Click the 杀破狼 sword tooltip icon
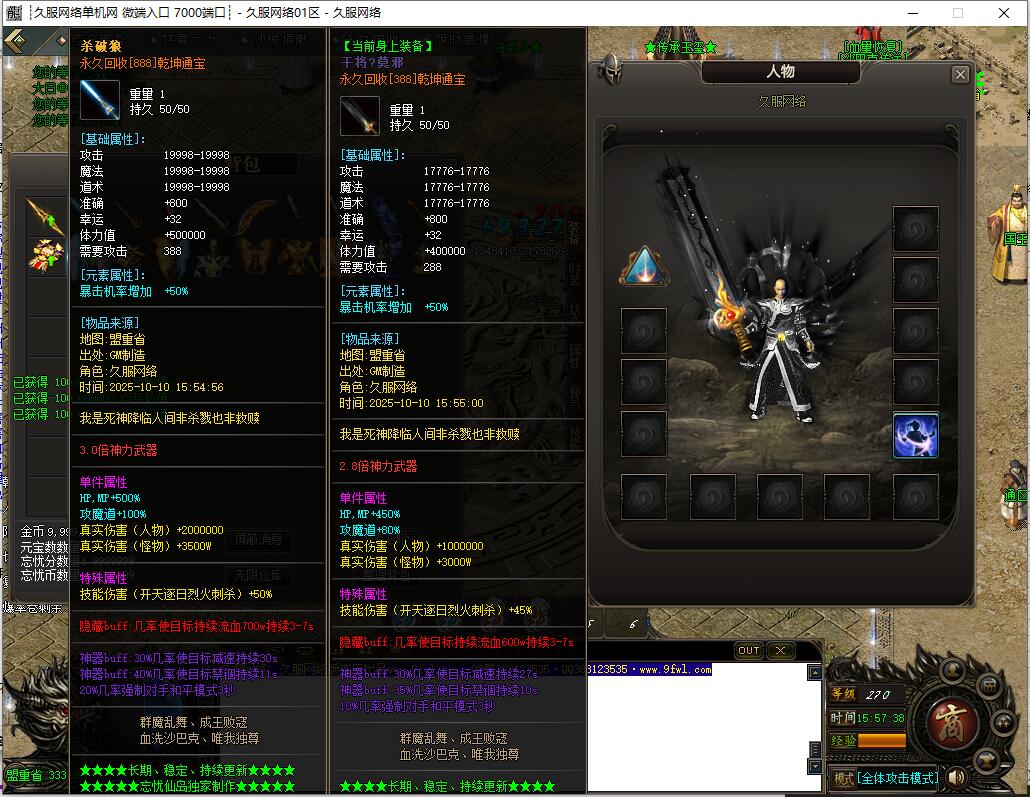This screenshot has height=797, width=1030. point(100,100)
